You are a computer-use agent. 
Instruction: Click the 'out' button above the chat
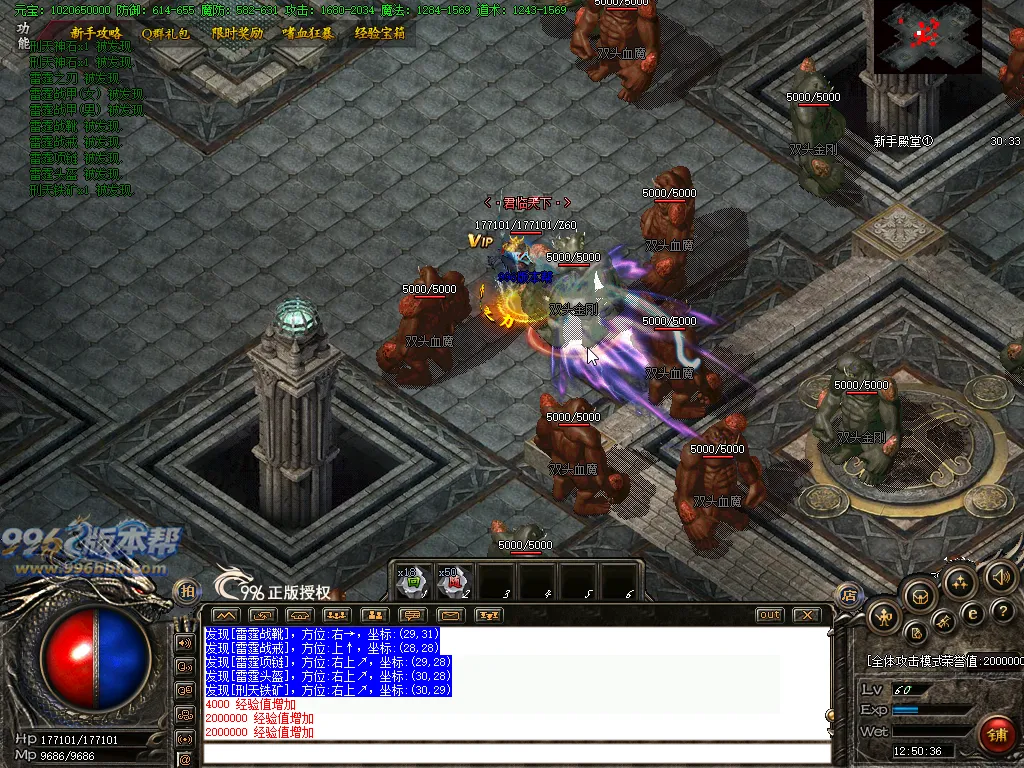769,615
